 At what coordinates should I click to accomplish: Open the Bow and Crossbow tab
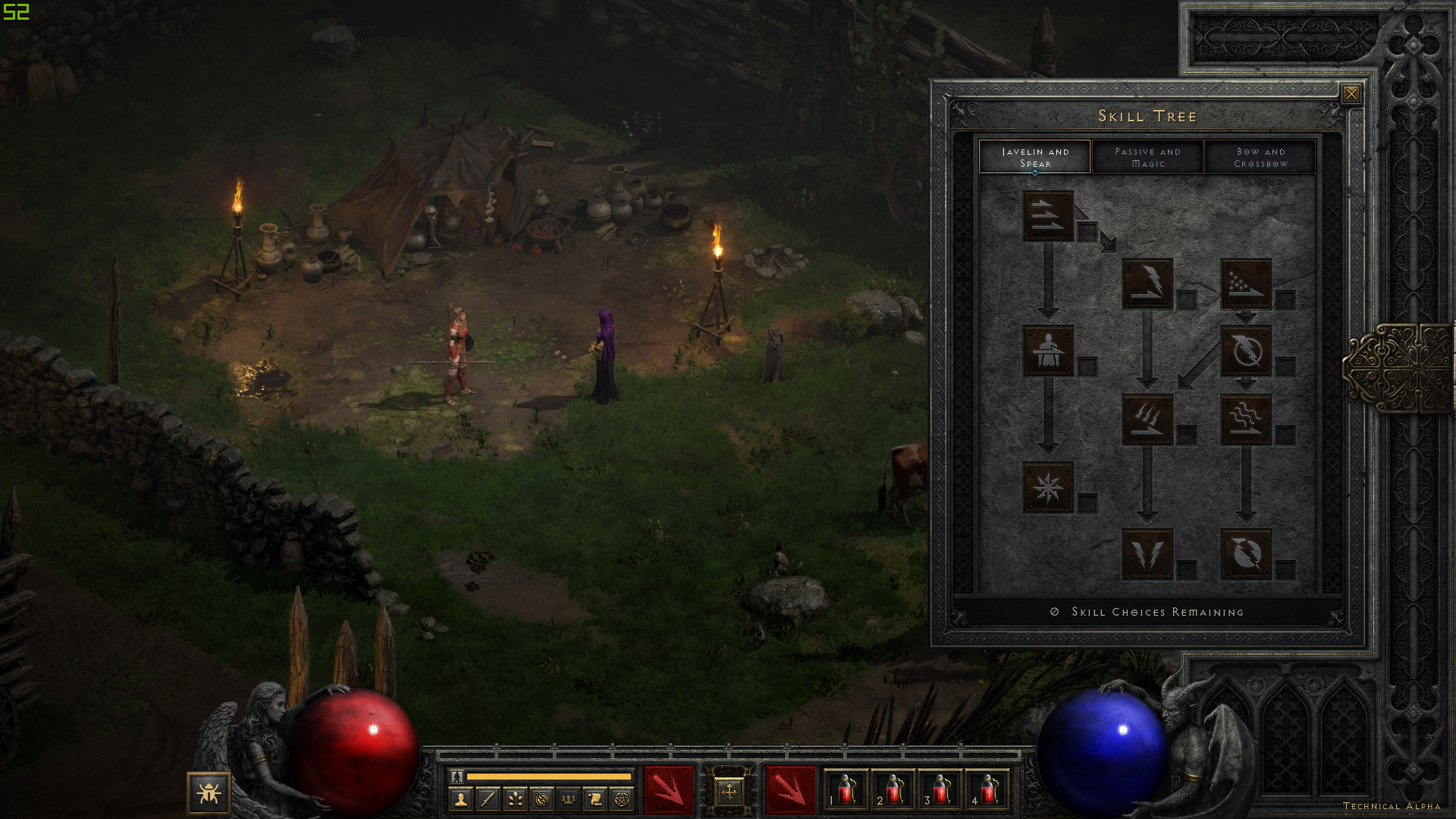point(1260,157)
